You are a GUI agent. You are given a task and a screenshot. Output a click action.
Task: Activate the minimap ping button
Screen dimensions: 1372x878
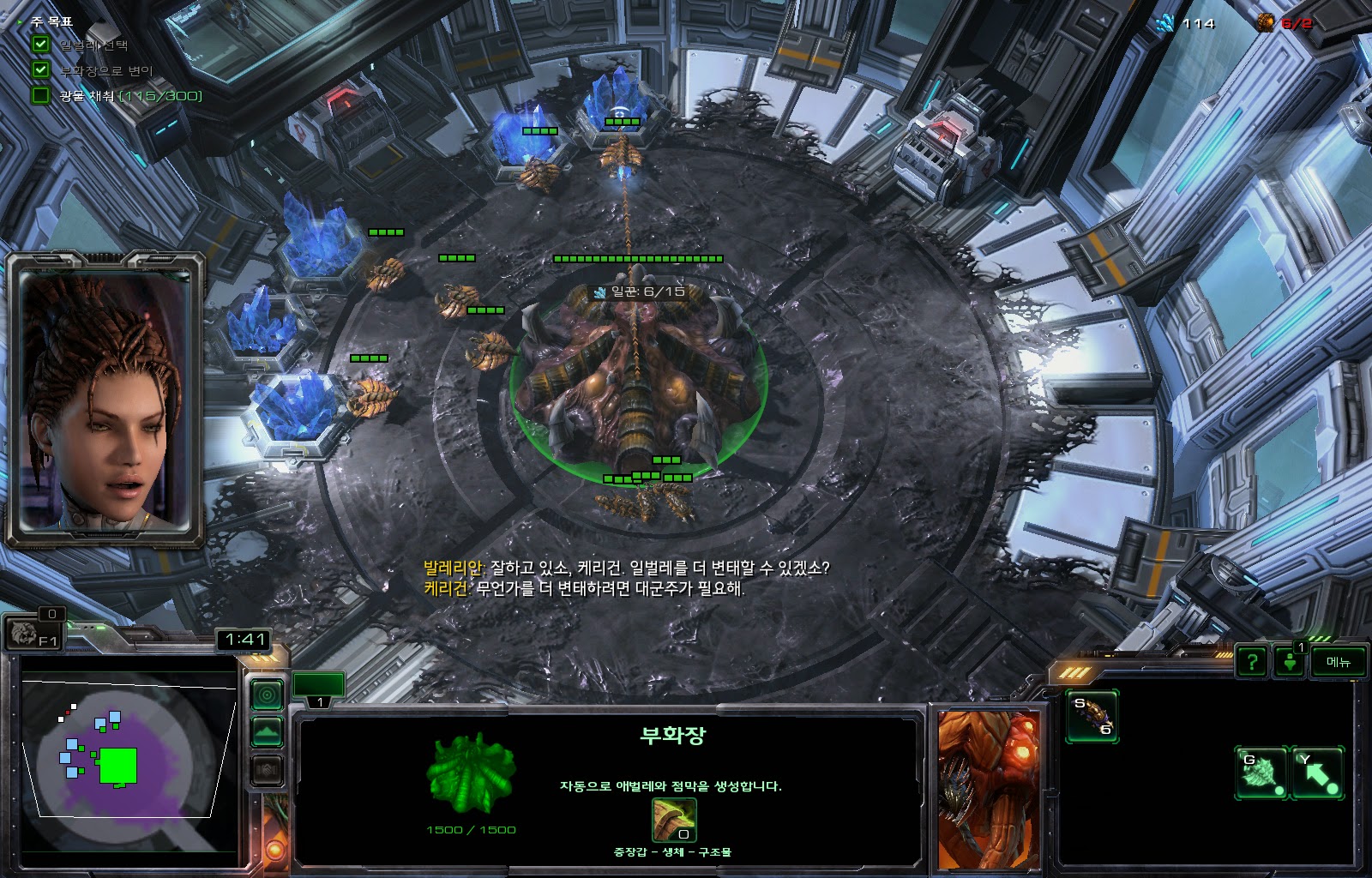[267, 695]
